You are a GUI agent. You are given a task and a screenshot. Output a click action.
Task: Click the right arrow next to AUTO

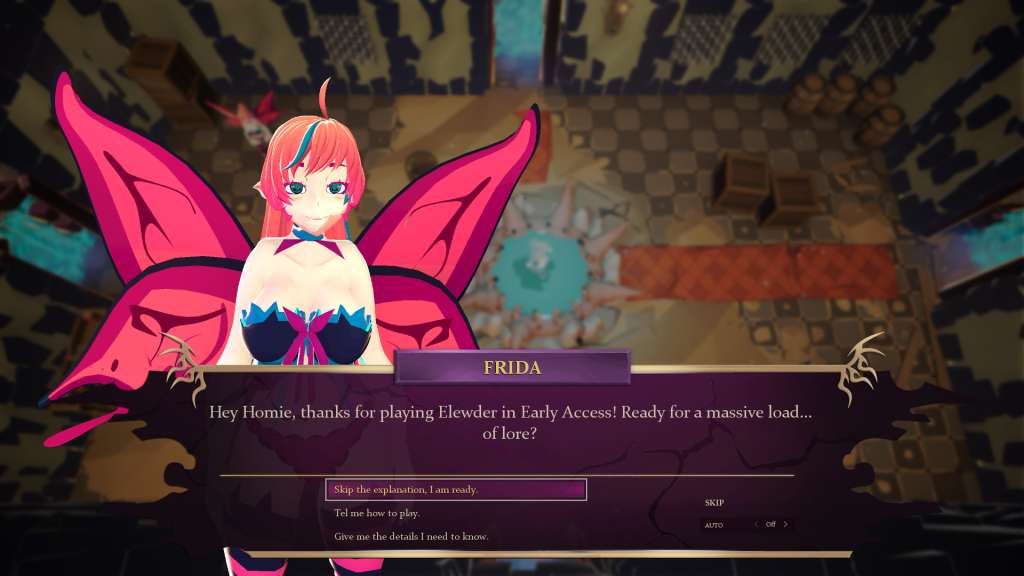click(786, 524)
